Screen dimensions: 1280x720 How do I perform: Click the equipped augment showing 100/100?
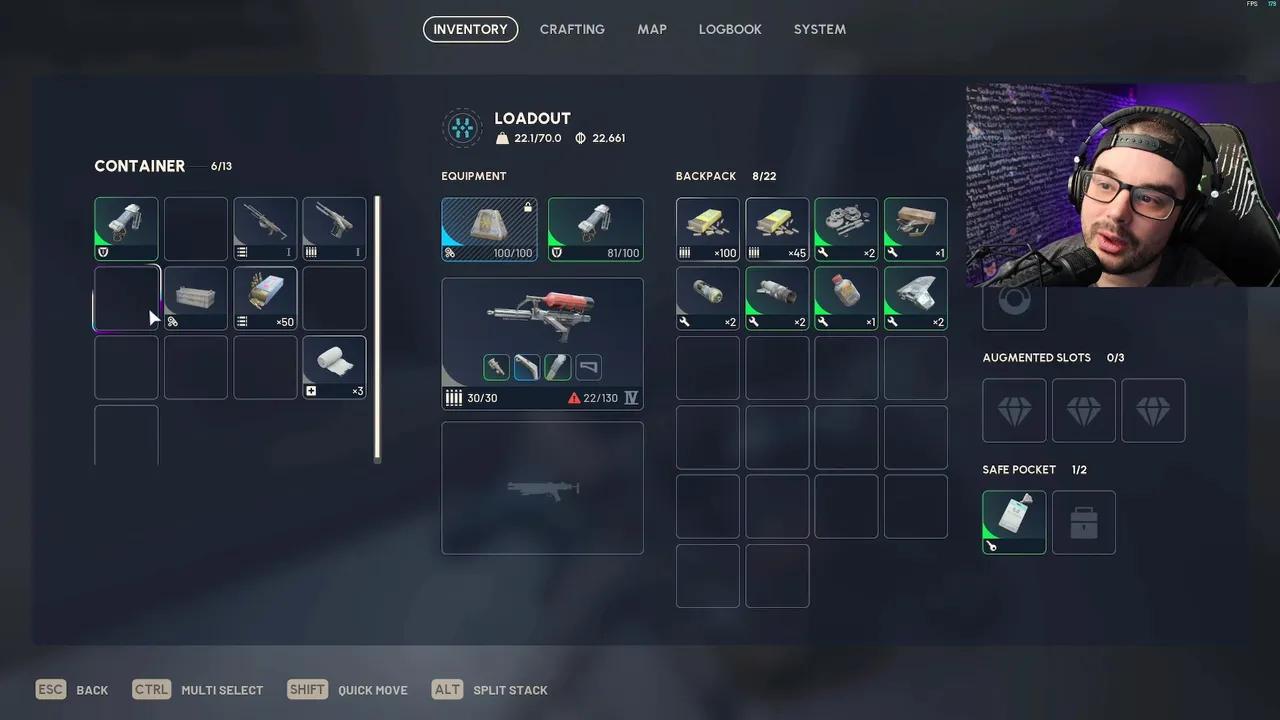pos(489,229)
